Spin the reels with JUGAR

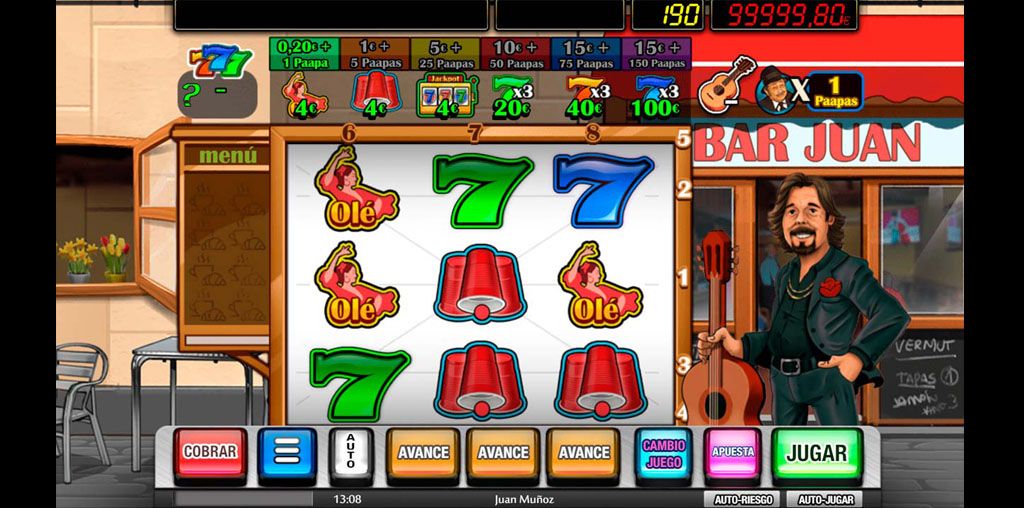[x=816, y=452]
